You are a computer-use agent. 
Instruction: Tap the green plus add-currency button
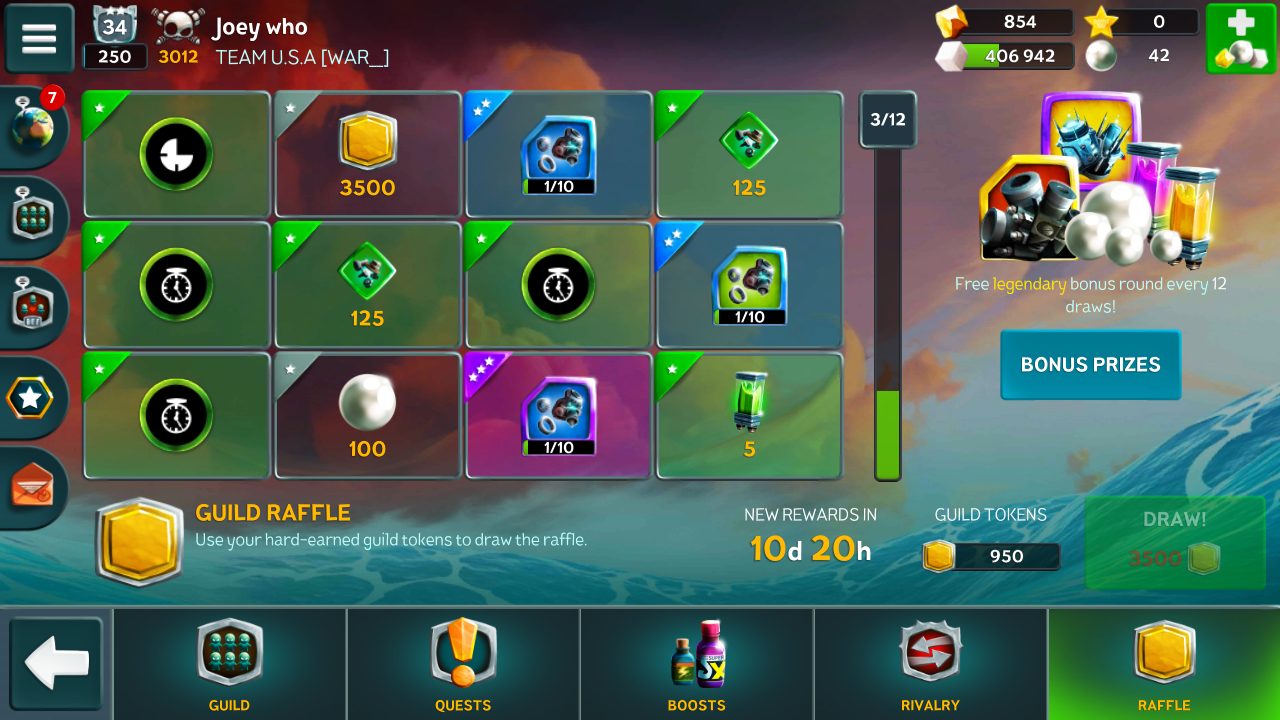point(1240,38)
